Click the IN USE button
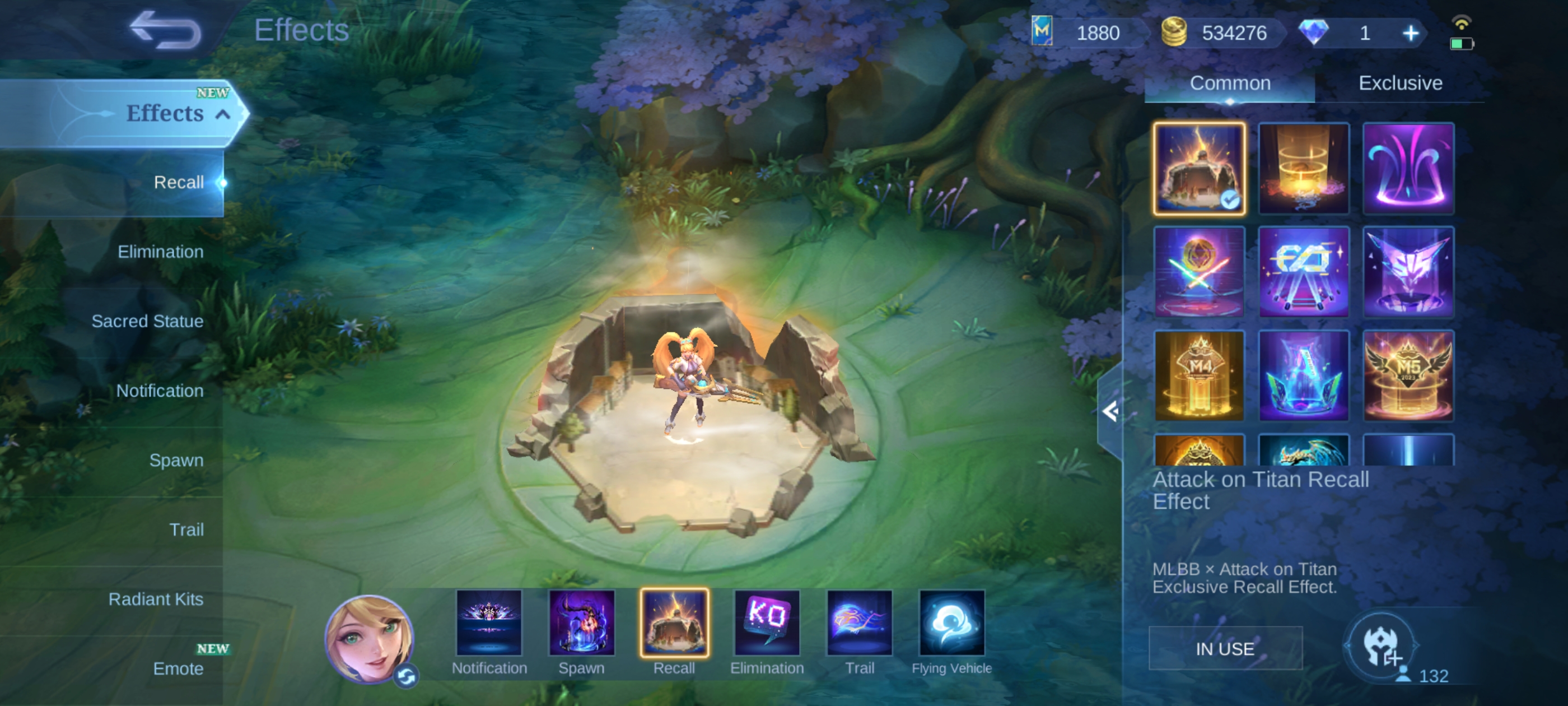The height and width of the screenshot is (706, 1568). 1225,649
